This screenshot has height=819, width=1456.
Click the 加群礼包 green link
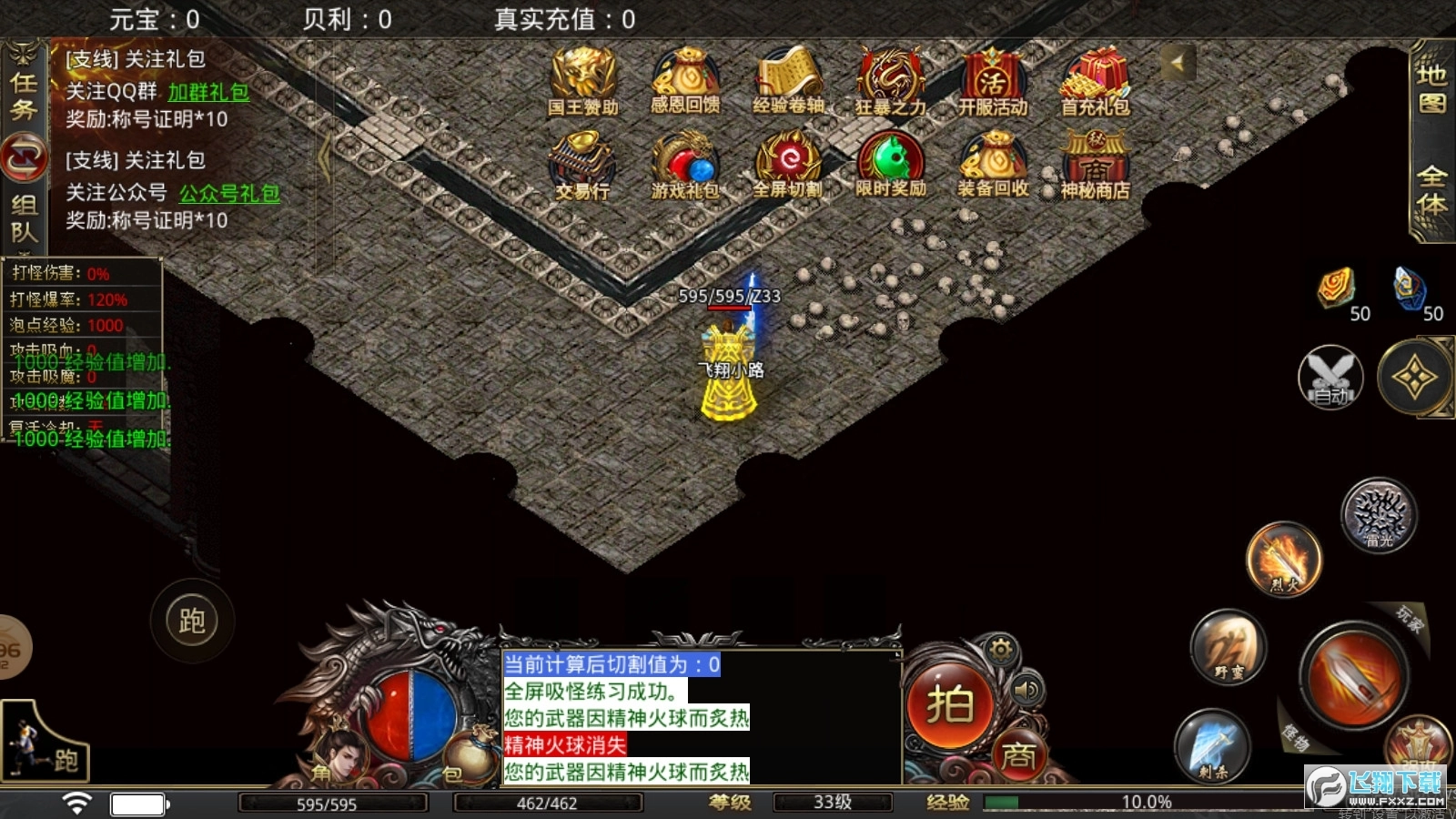click(x=208, y=92)
